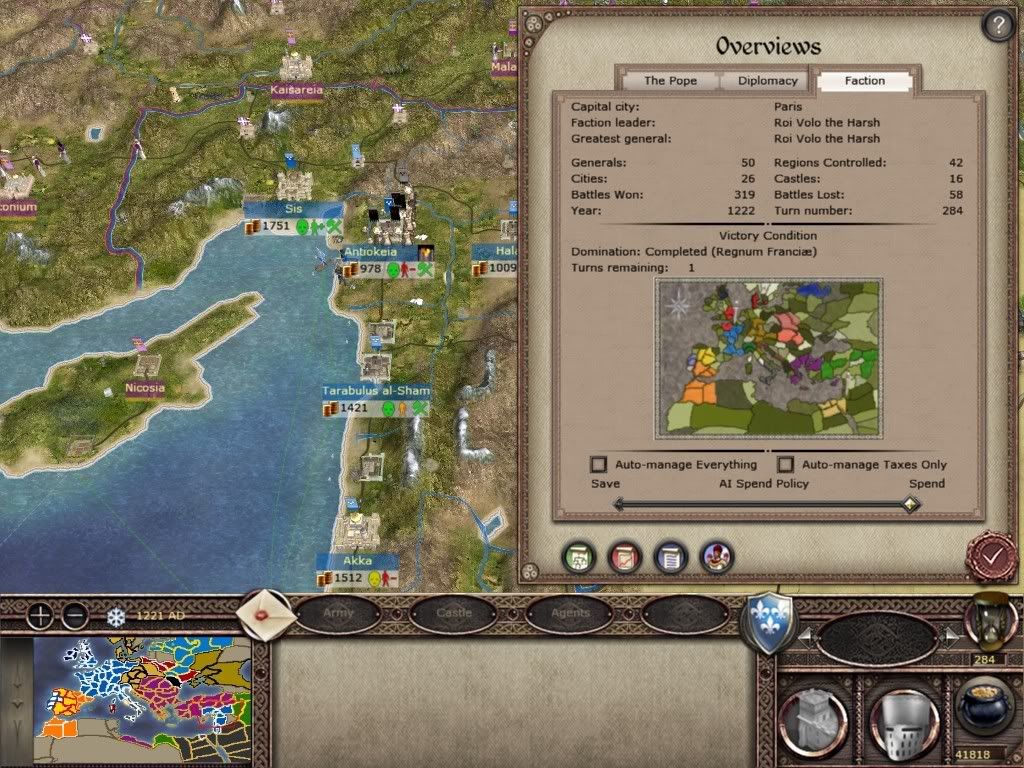Toggle the Auto-manage Everything checkbox
This screenshot has width=1024, height=768.
click(x=599, y=464)
